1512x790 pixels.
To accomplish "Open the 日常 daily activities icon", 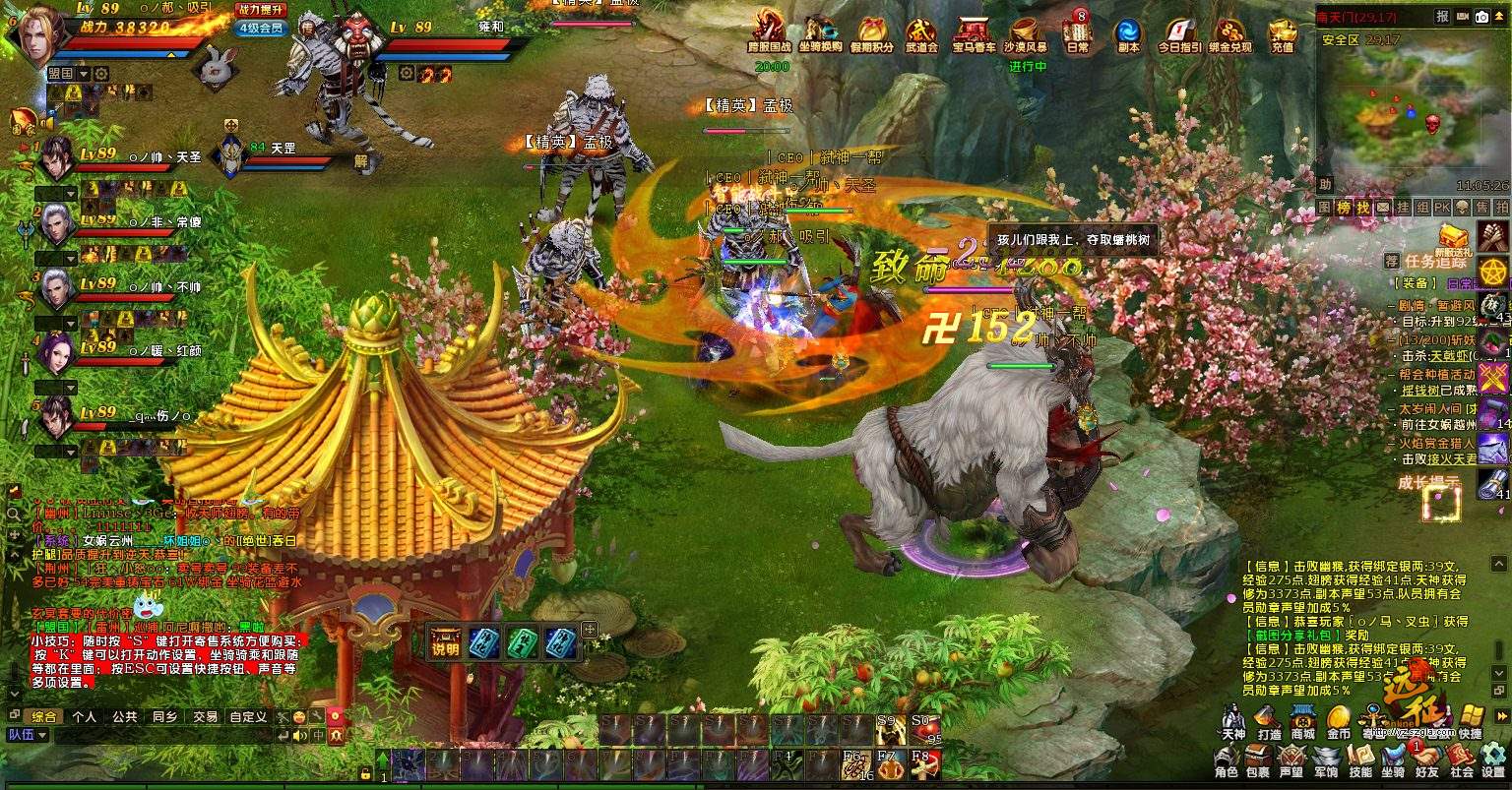I will coord(1078,33).
